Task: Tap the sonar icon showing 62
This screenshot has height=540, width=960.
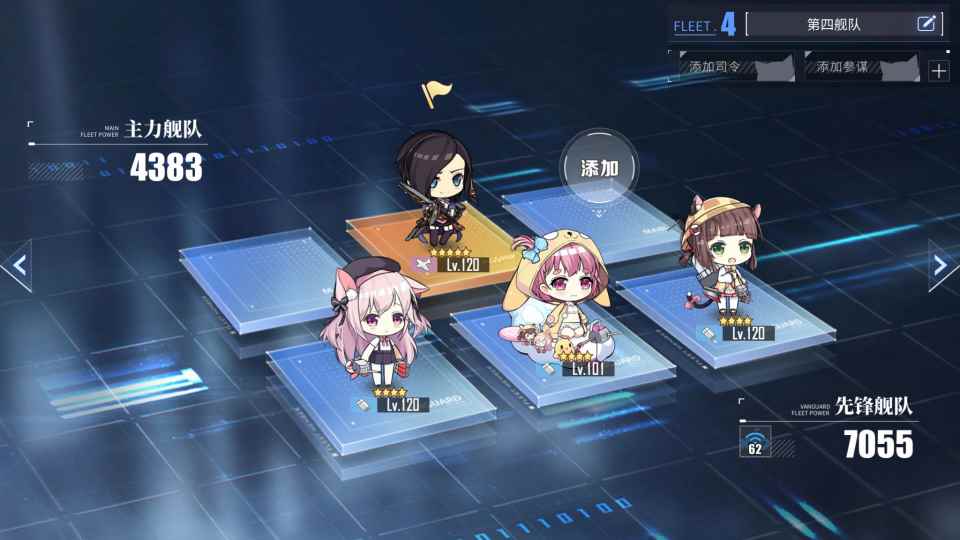Action: click(755, 441)
